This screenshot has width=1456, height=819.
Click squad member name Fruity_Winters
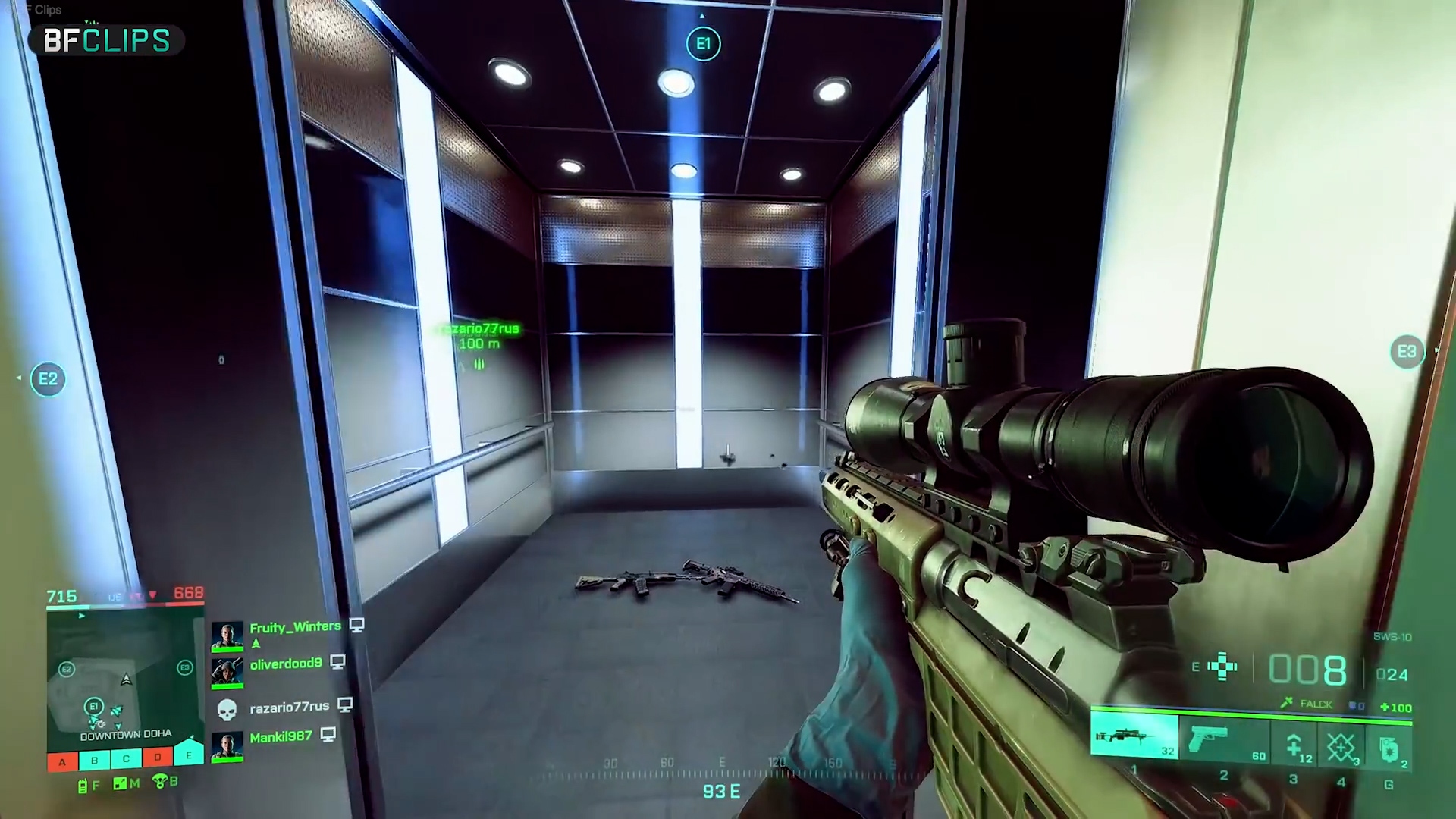pos(294,627)
